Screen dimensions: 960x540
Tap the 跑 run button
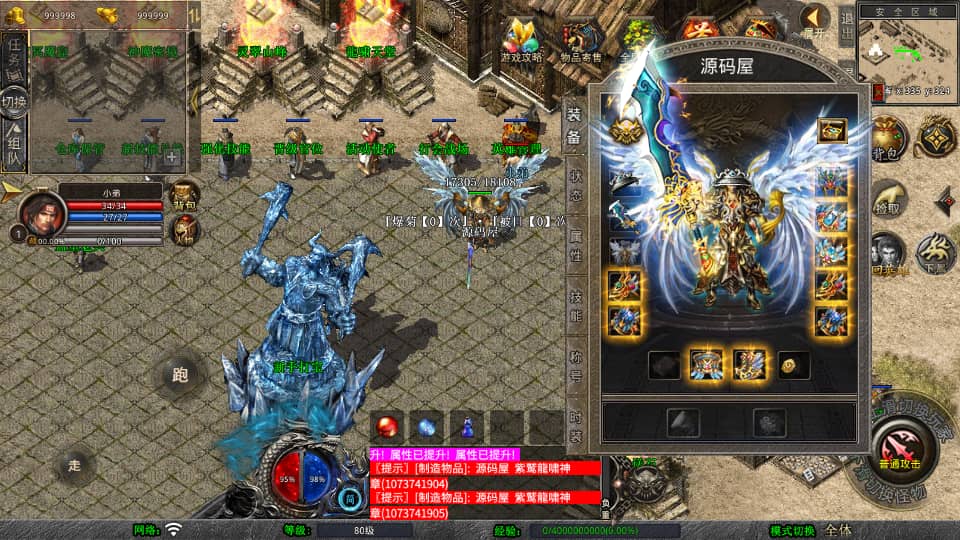tap(180, 376)
